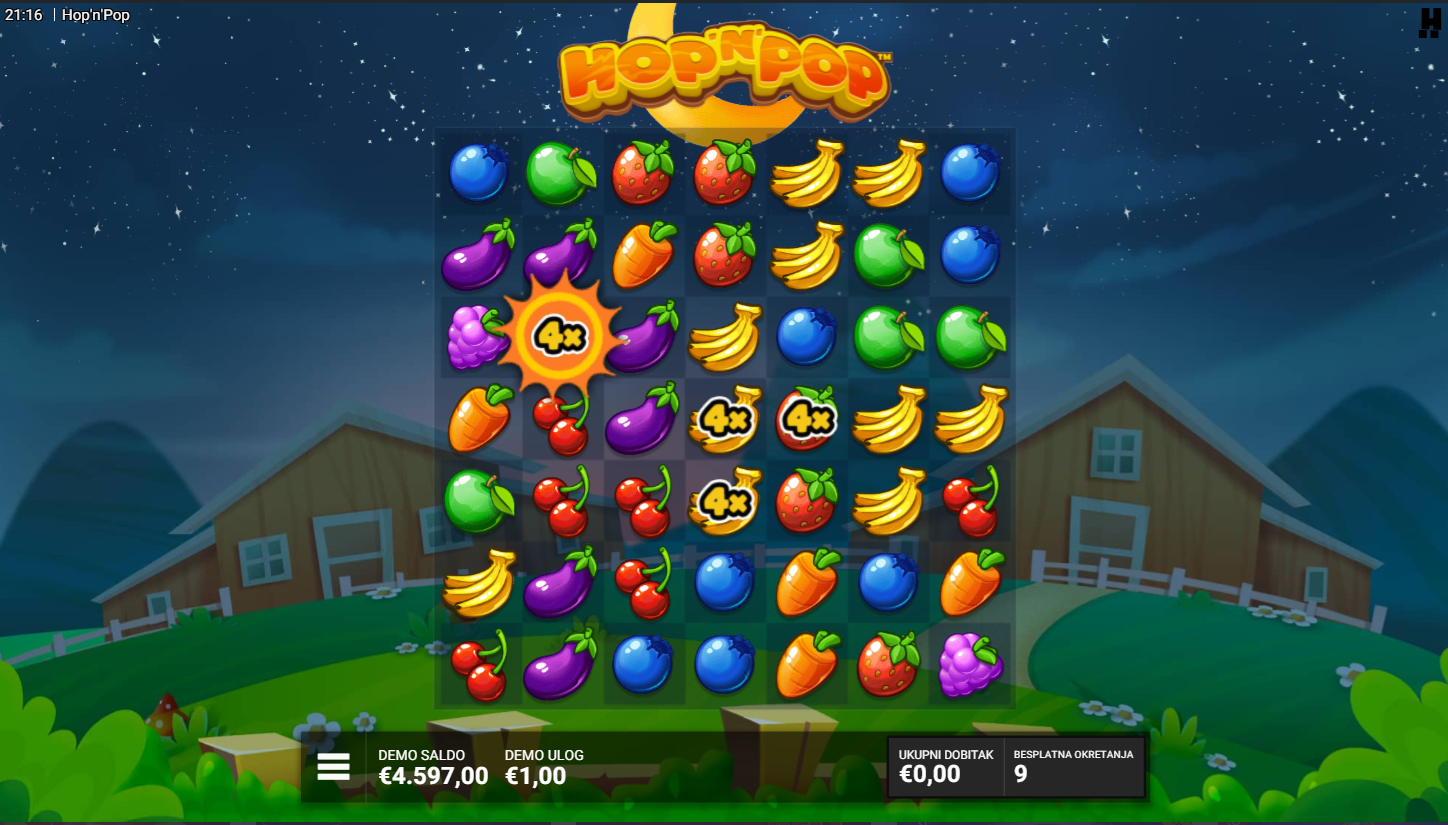Open the hamburger menu
The image size is (1448, 825).
click(x=333, y=767)
